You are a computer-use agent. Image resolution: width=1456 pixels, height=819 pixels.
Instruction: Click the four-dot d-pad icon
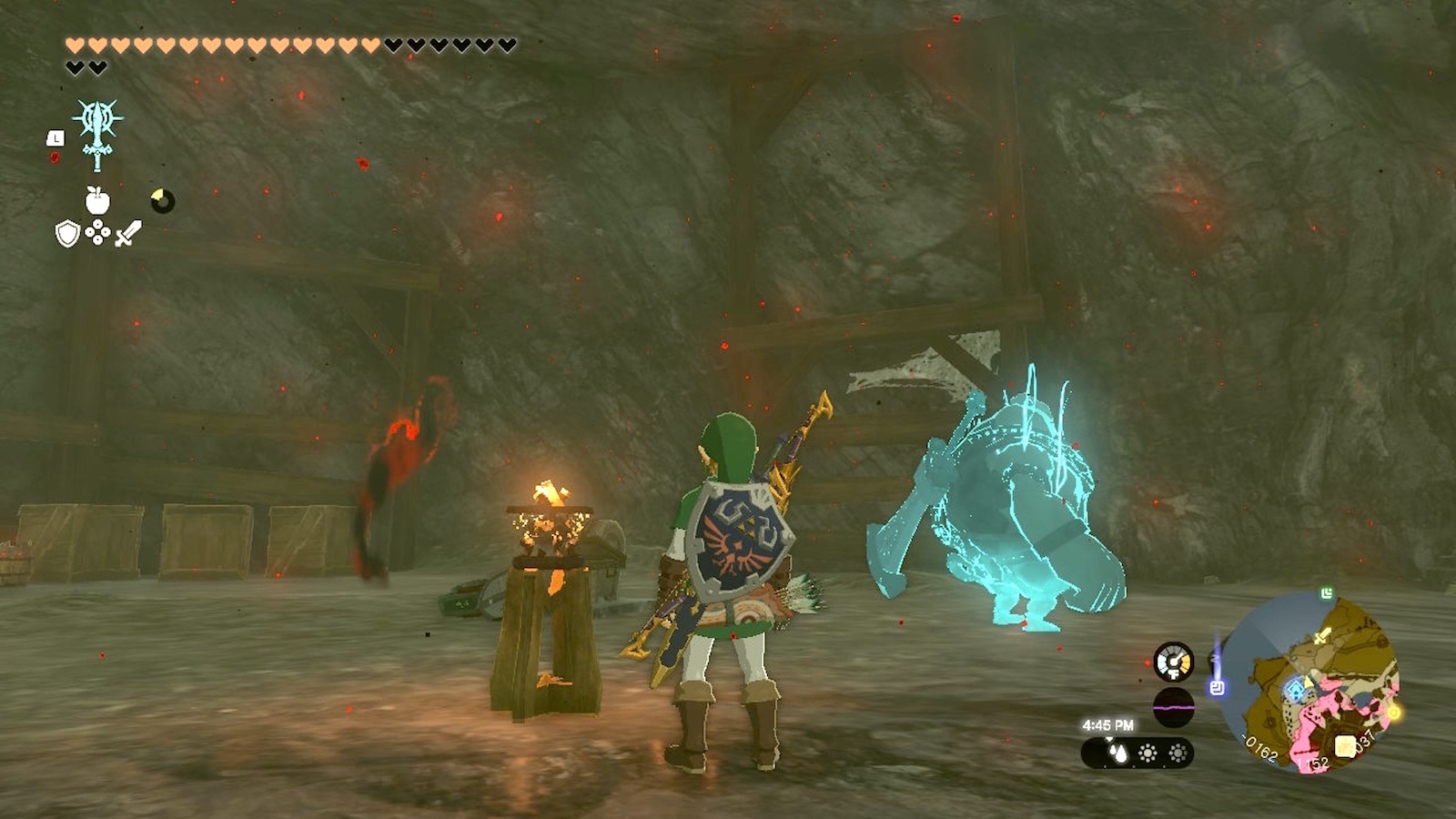[x=97, y=234]
